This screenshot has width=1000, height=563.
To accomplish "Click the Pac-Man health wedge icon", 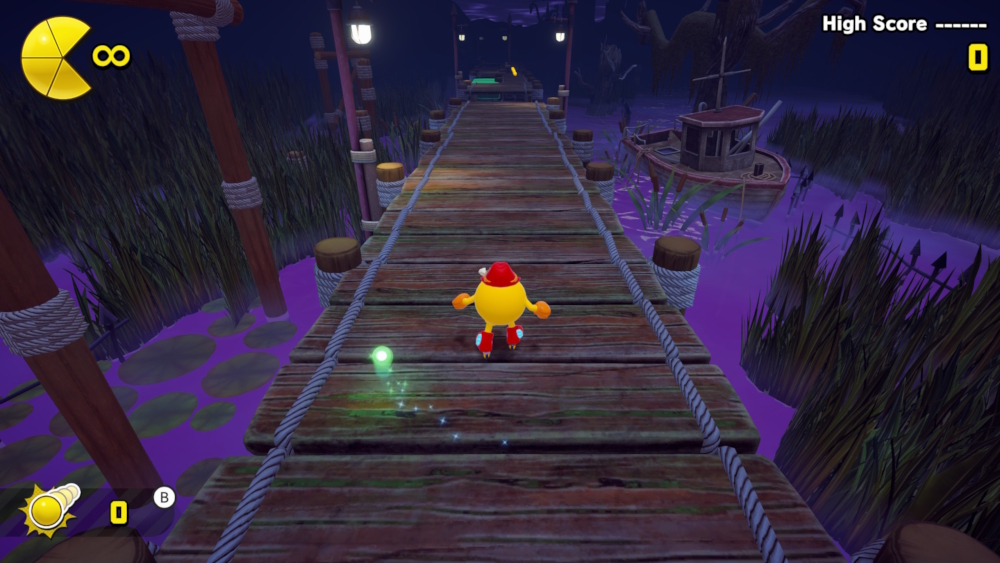I will [x=55, y=58].
